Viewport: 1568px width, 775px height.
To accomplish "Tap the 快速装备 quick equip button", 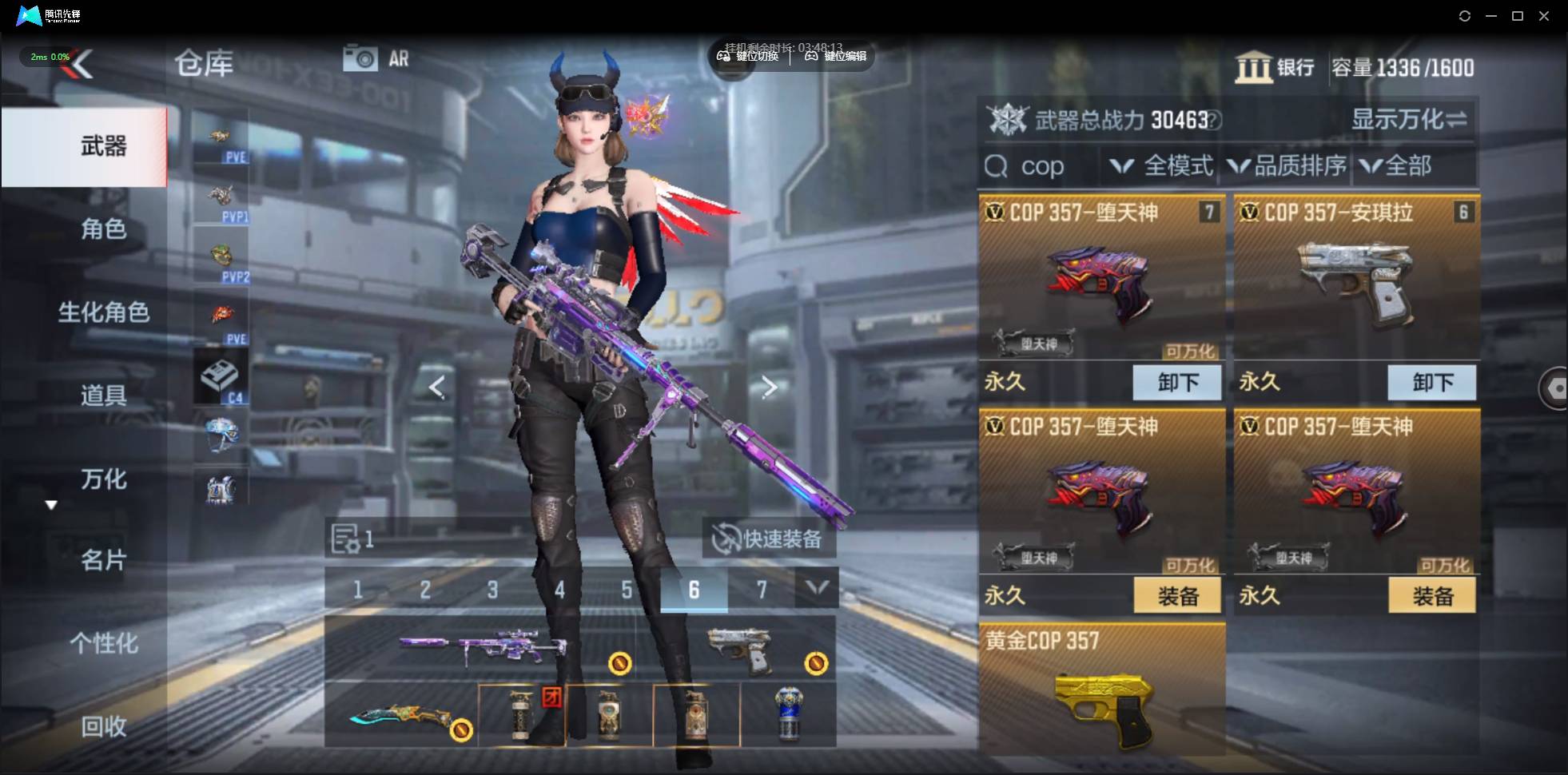I will tap(769, 539).
